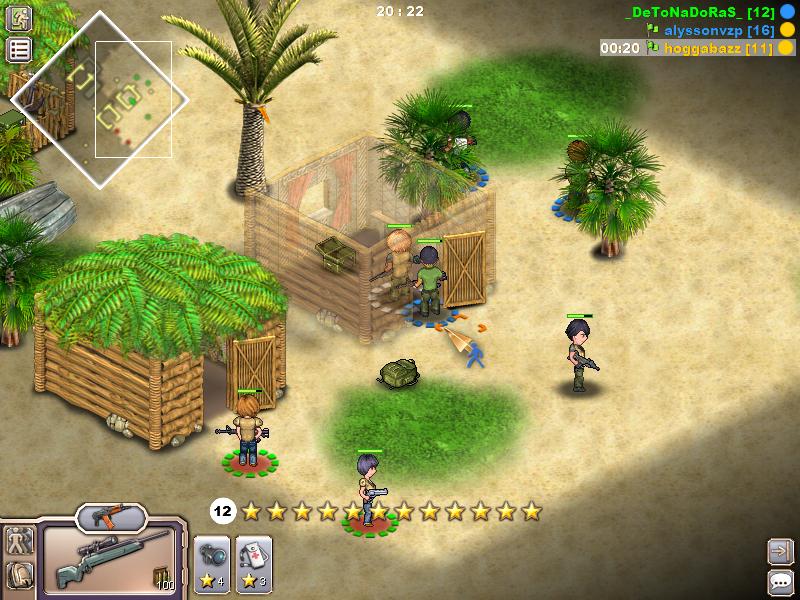The image size is (800, 600).
Task: Select player _DeToNaDoRaS_ in the turn list
Action: (696, 12)
